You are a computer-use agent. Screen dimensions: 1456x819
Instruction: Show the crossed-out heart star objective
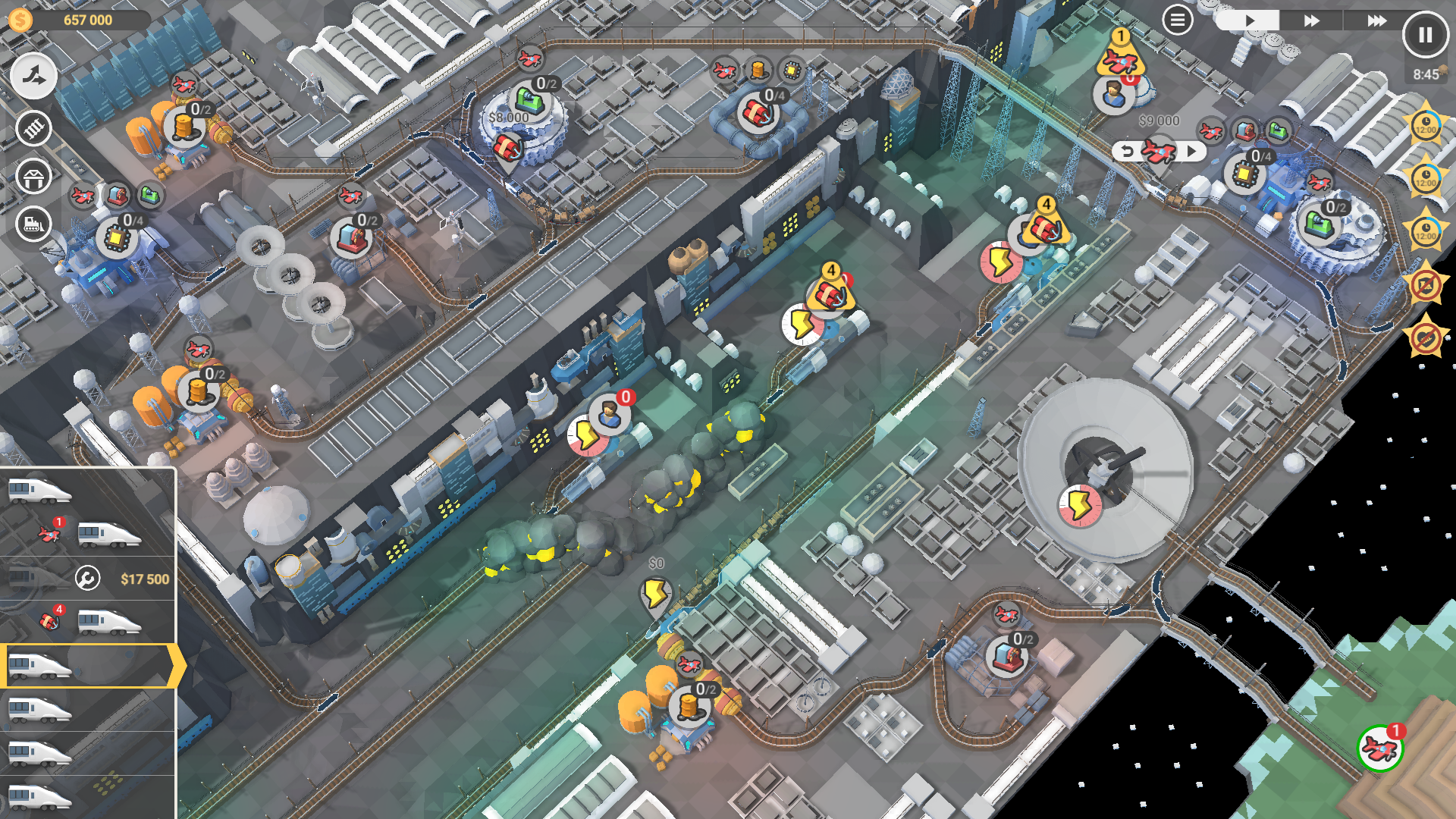tap(1426, 338)
